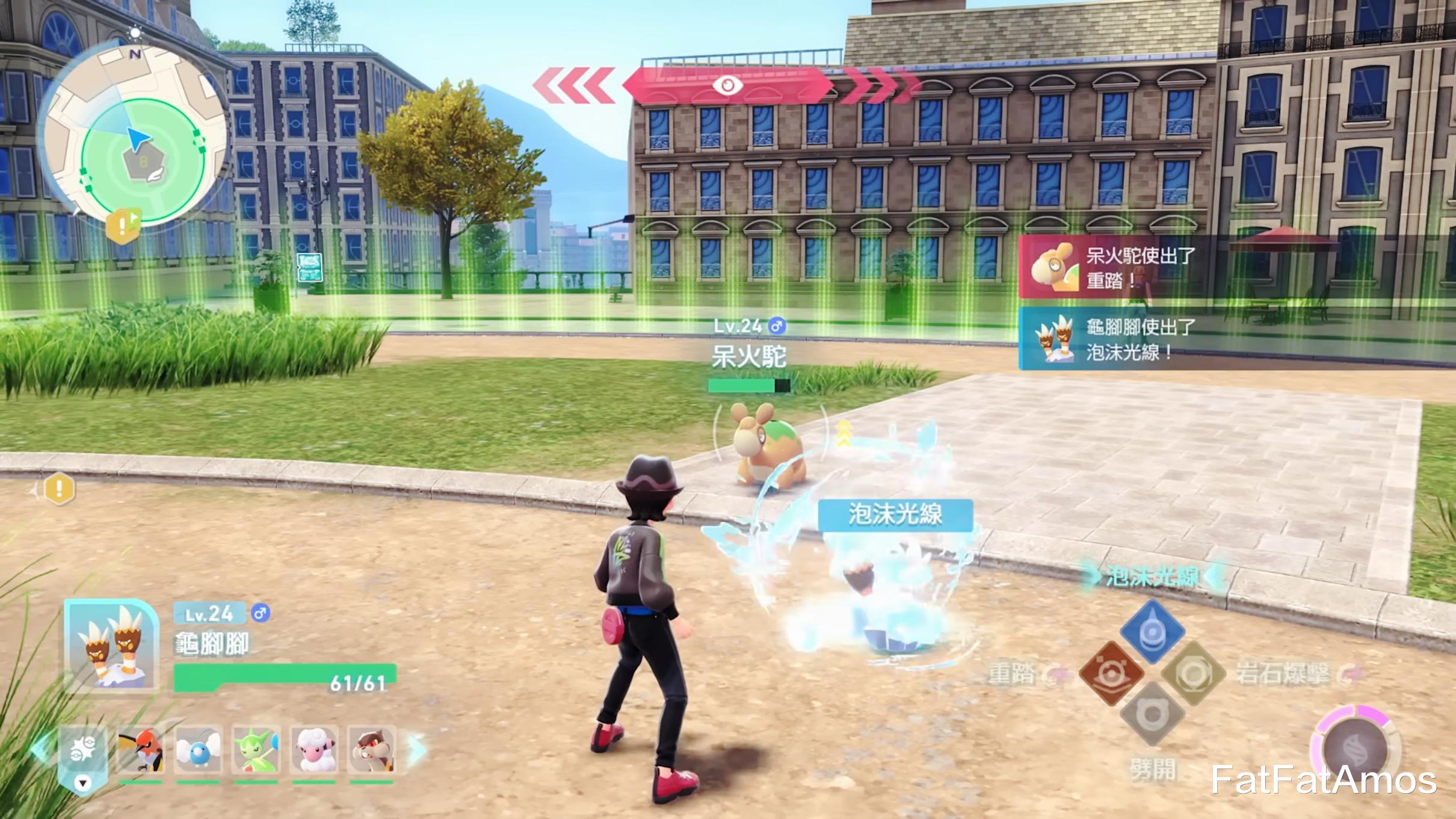
Task: Cycle party bar with left arrow
Action: pyautogui.click(x=40, y=750)
